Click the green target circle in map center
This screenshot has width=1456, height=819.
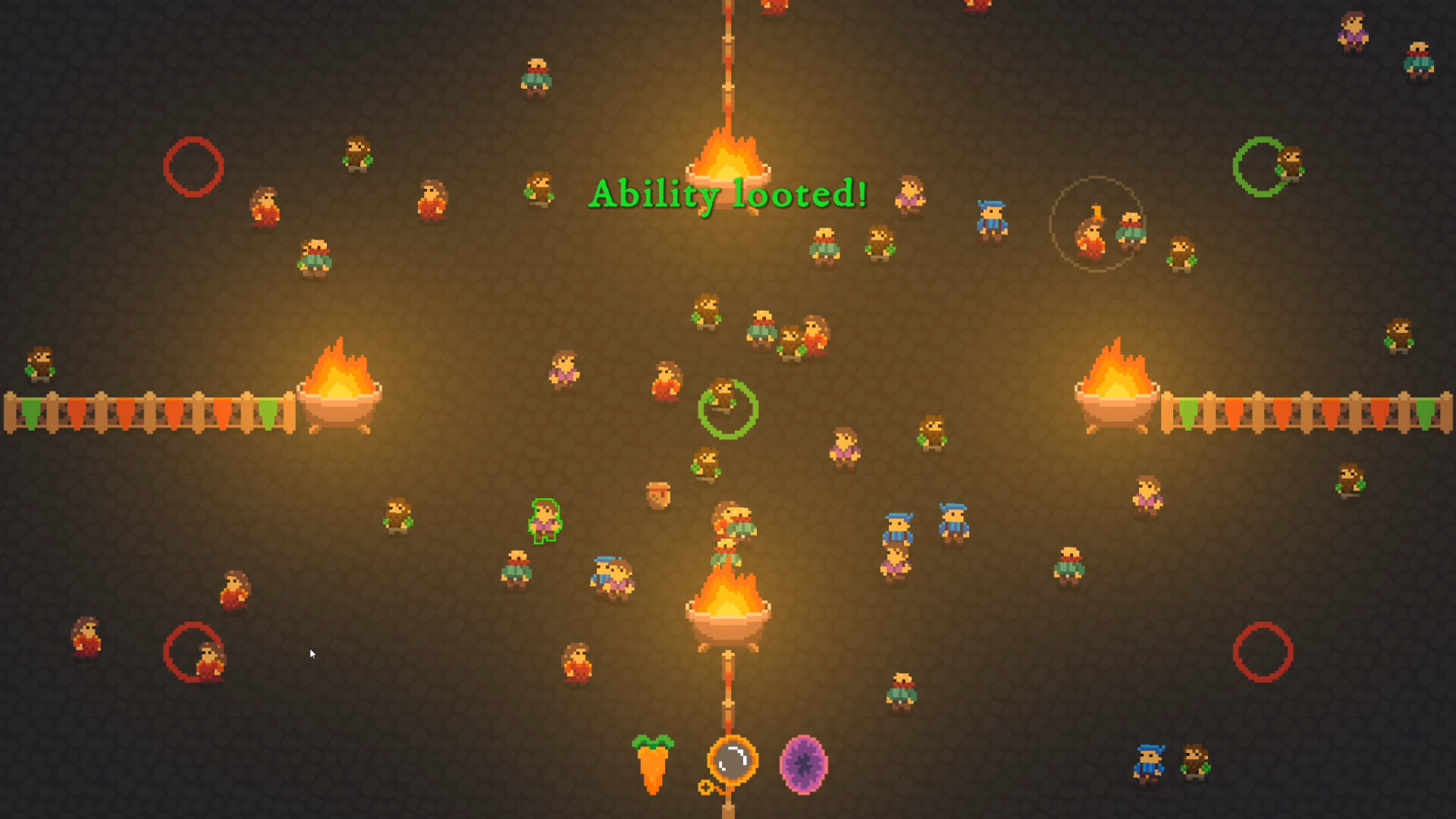(728, 411)
